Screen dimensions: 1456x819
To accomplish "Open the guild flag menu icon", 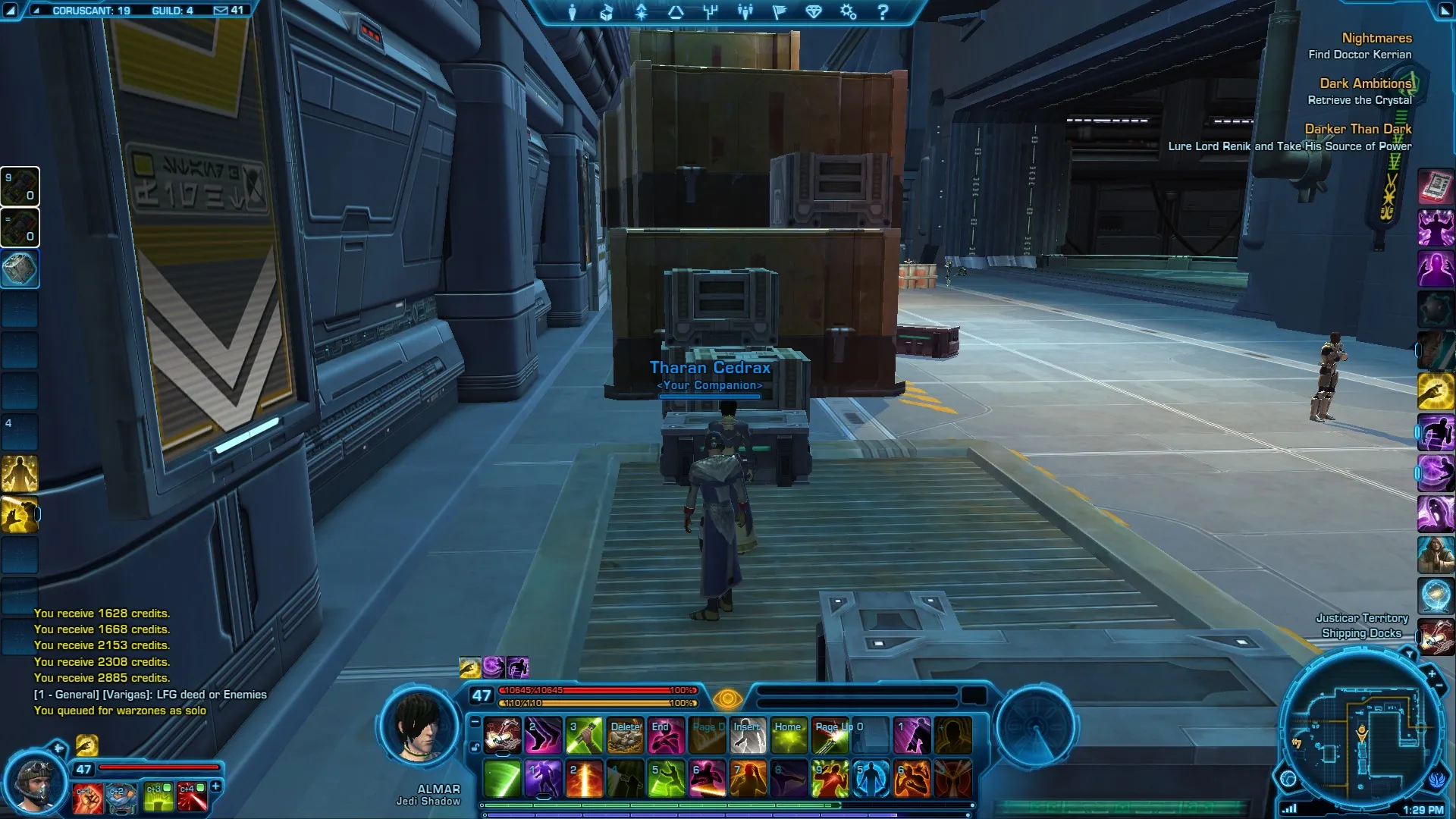I will (779, 12).
